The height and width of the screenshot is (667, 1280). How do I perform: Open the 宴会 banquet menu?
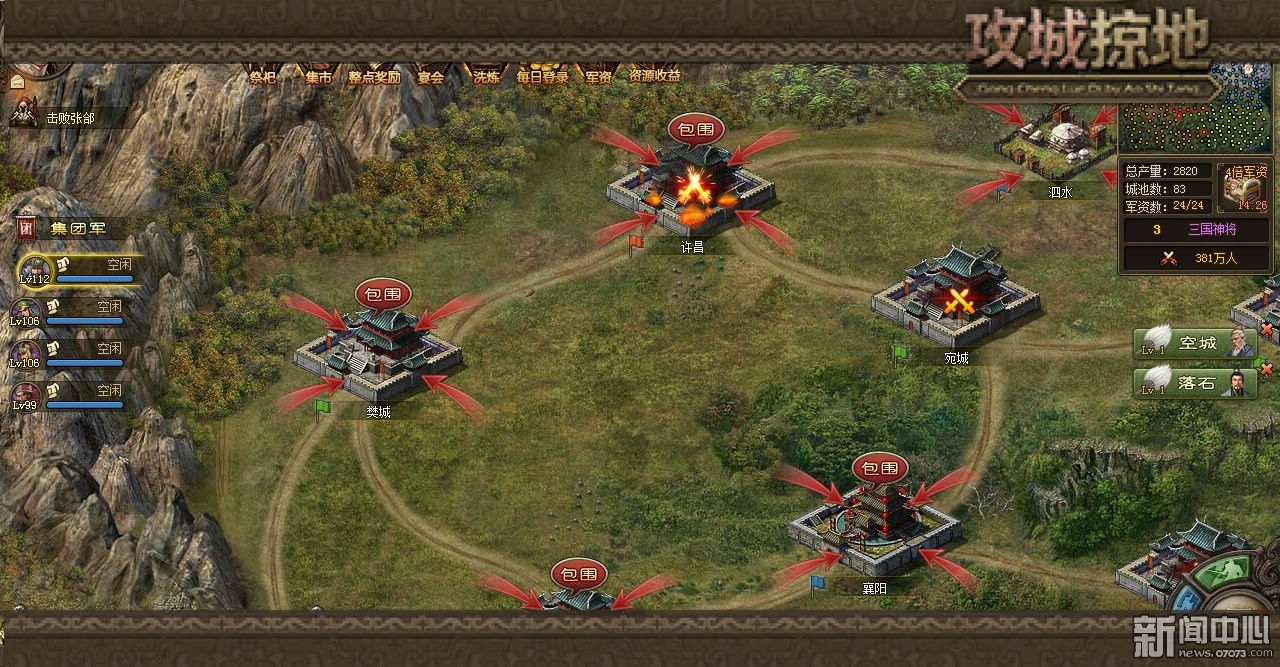[x=431, y=75]
